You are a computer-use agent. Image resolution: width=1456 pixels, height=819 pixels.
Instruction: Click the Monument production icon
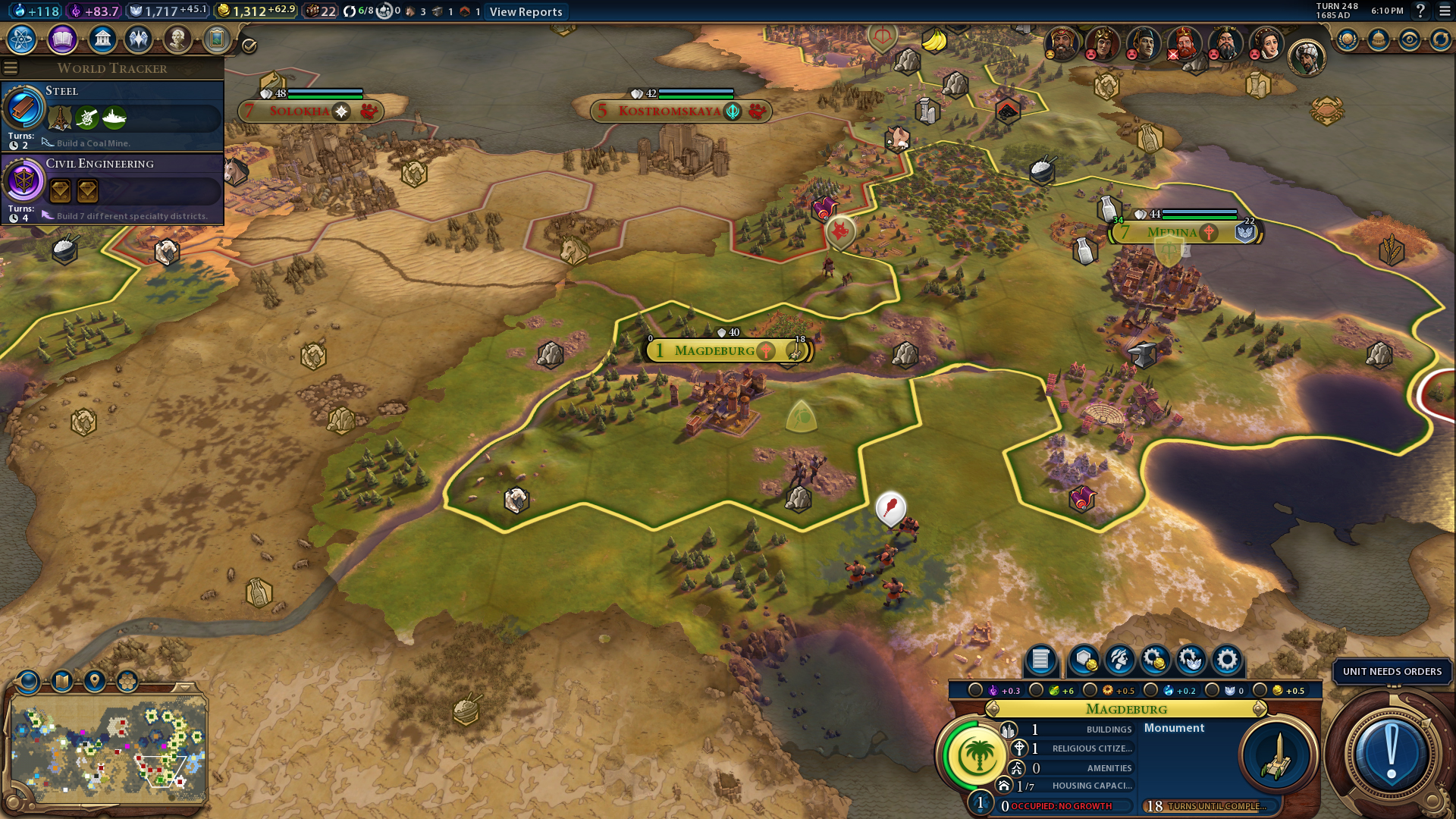click(1277, 756)
